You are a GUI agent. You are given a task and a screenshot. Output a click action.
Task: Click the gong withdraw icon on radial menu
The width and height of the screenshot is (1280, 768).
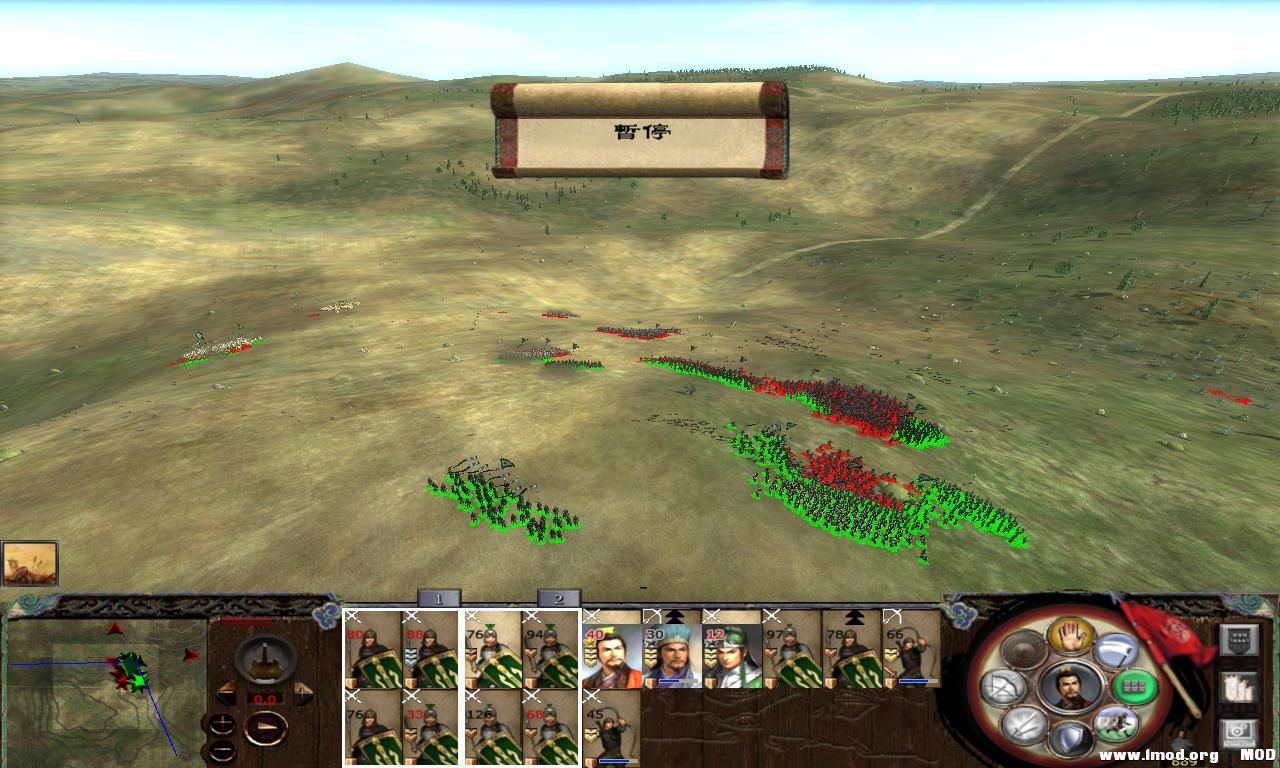pos(1023,650)
